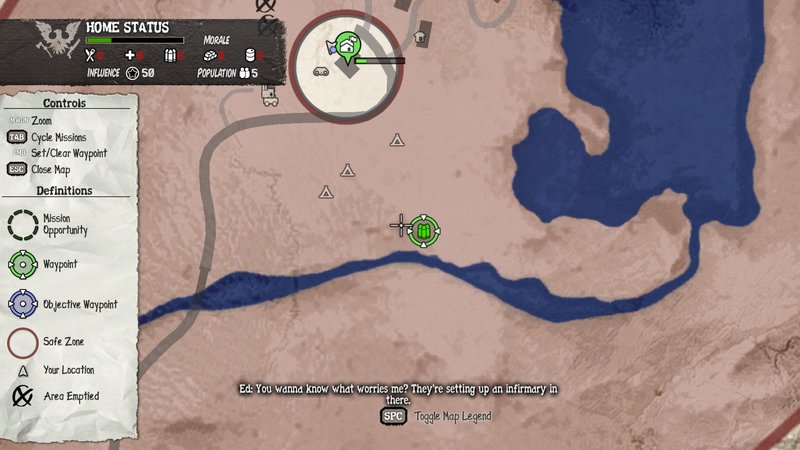Click the Influence counter icon
Viewport: 800px width, 450px height.
coord(132,73)
